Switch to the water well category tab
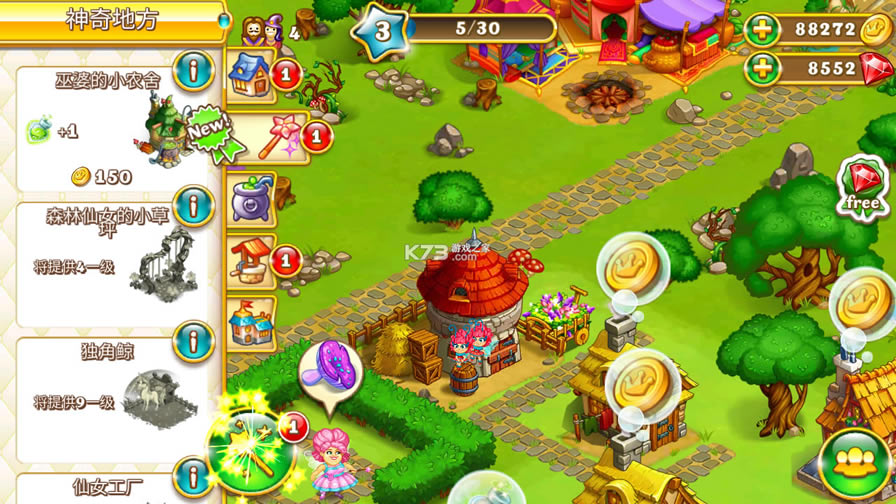 click(249, 259)
